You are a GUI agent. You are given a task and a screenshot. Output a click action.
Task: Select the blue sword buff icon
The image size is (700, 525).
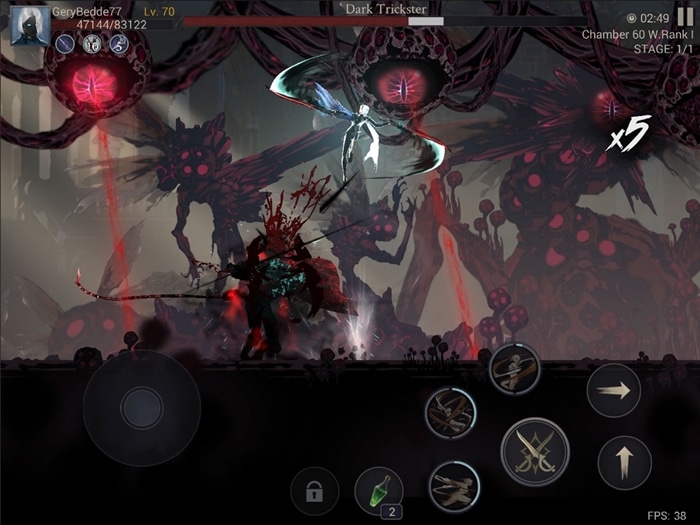click(65, 44)
